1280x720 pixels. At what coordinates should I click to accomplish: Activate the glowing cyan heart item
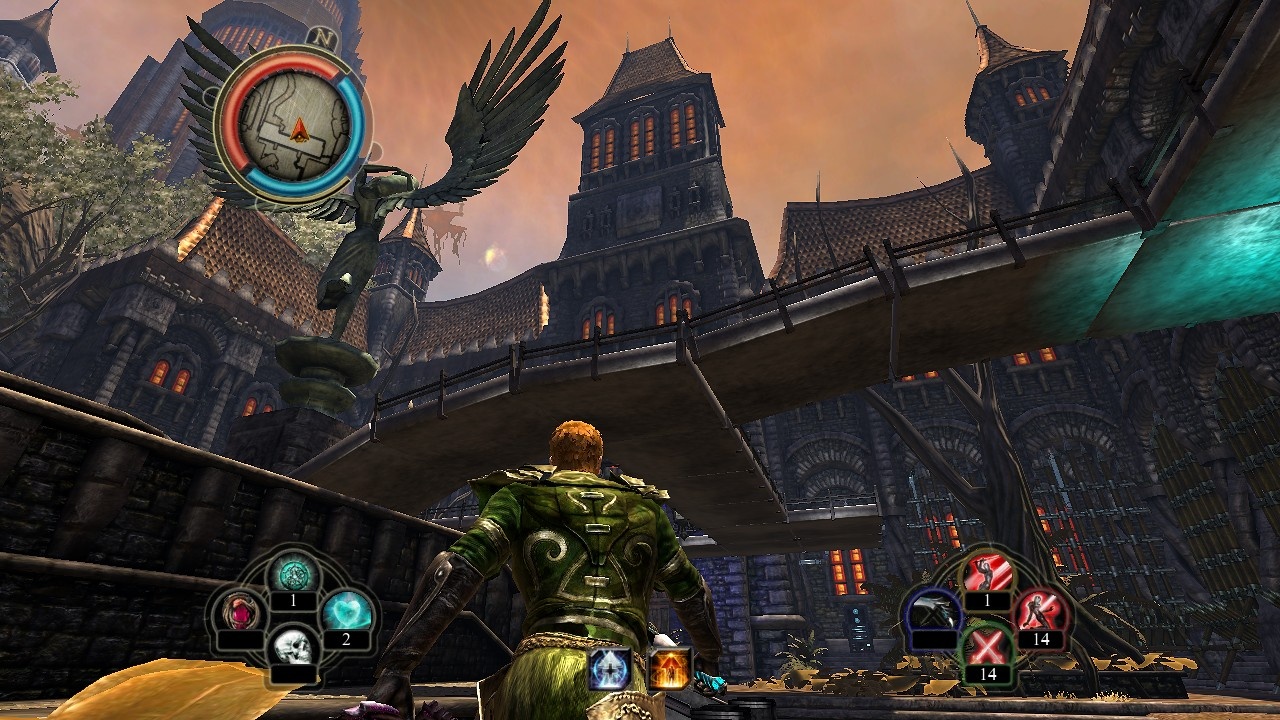coord(347,609)
